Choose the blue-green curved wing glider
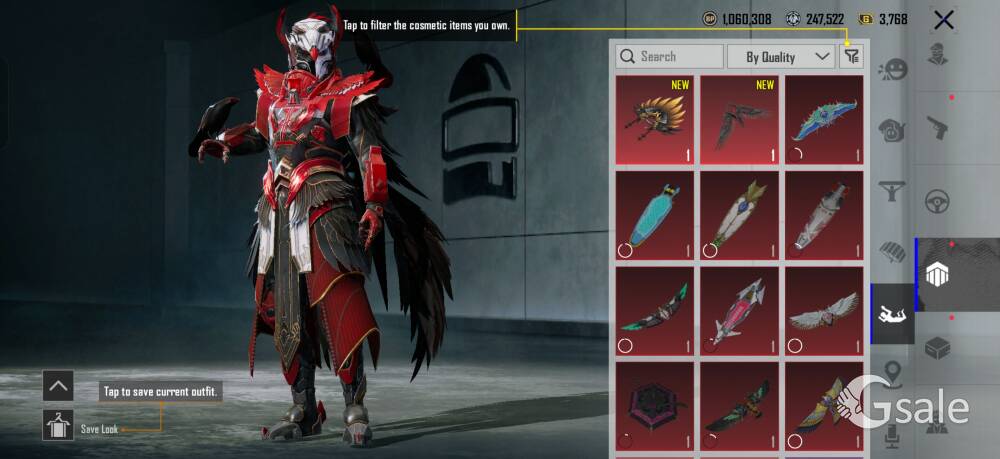The height and width of the screenshot is (459, 1000). (x=824, y=120)
